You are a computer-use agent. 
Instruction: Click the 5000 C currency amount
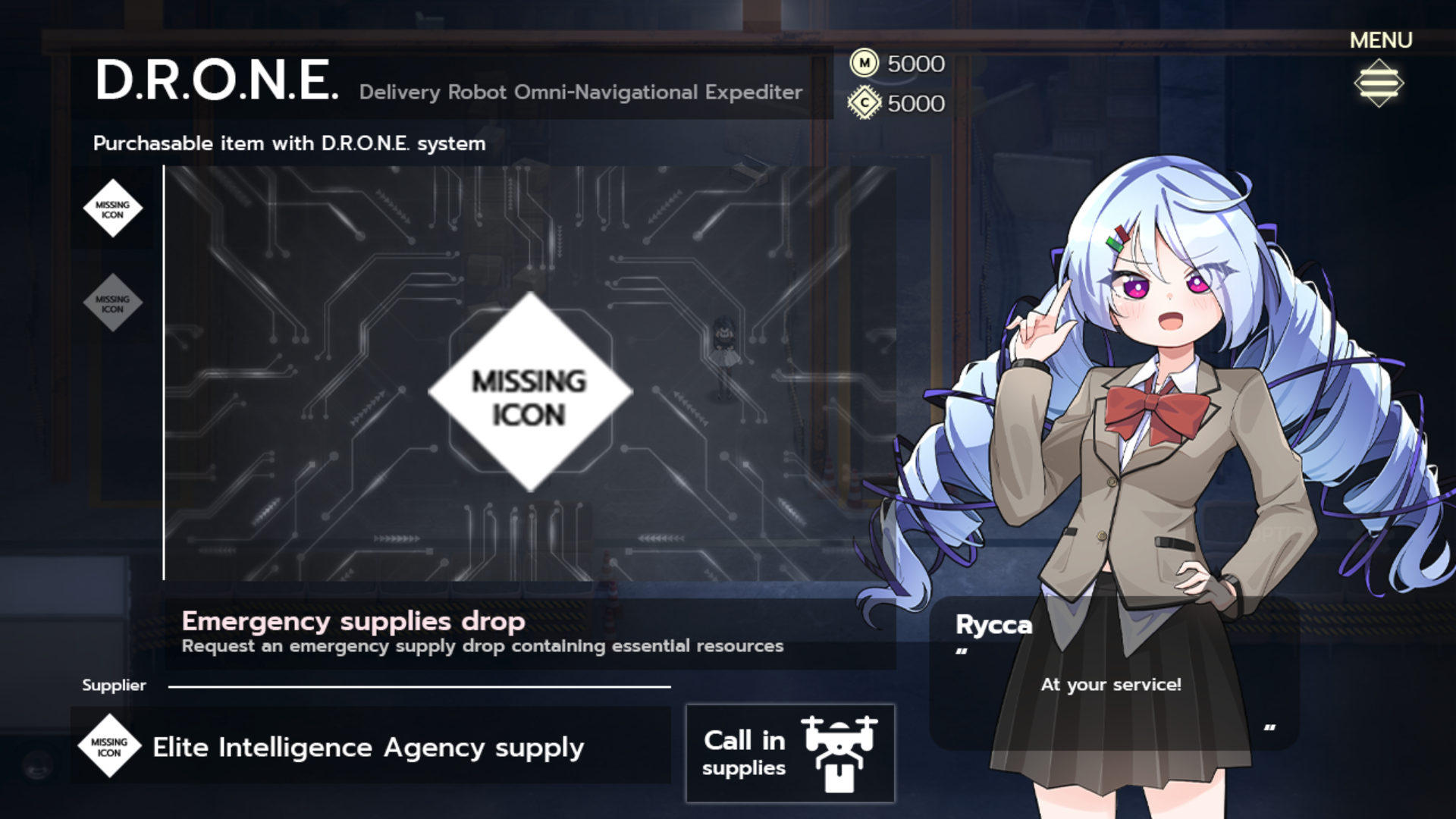pos(915,102)
